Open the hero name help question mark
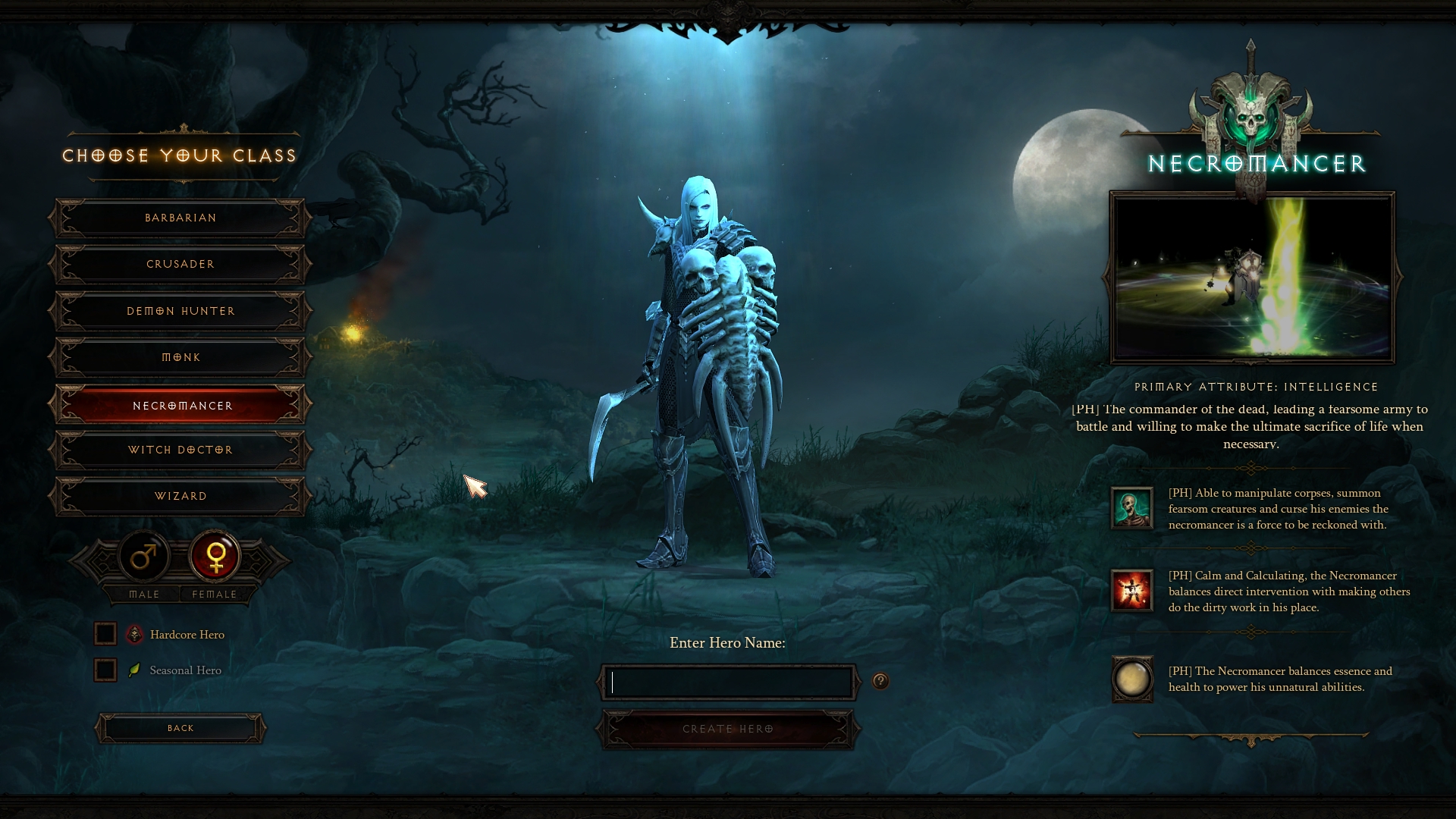 [880, 681]
